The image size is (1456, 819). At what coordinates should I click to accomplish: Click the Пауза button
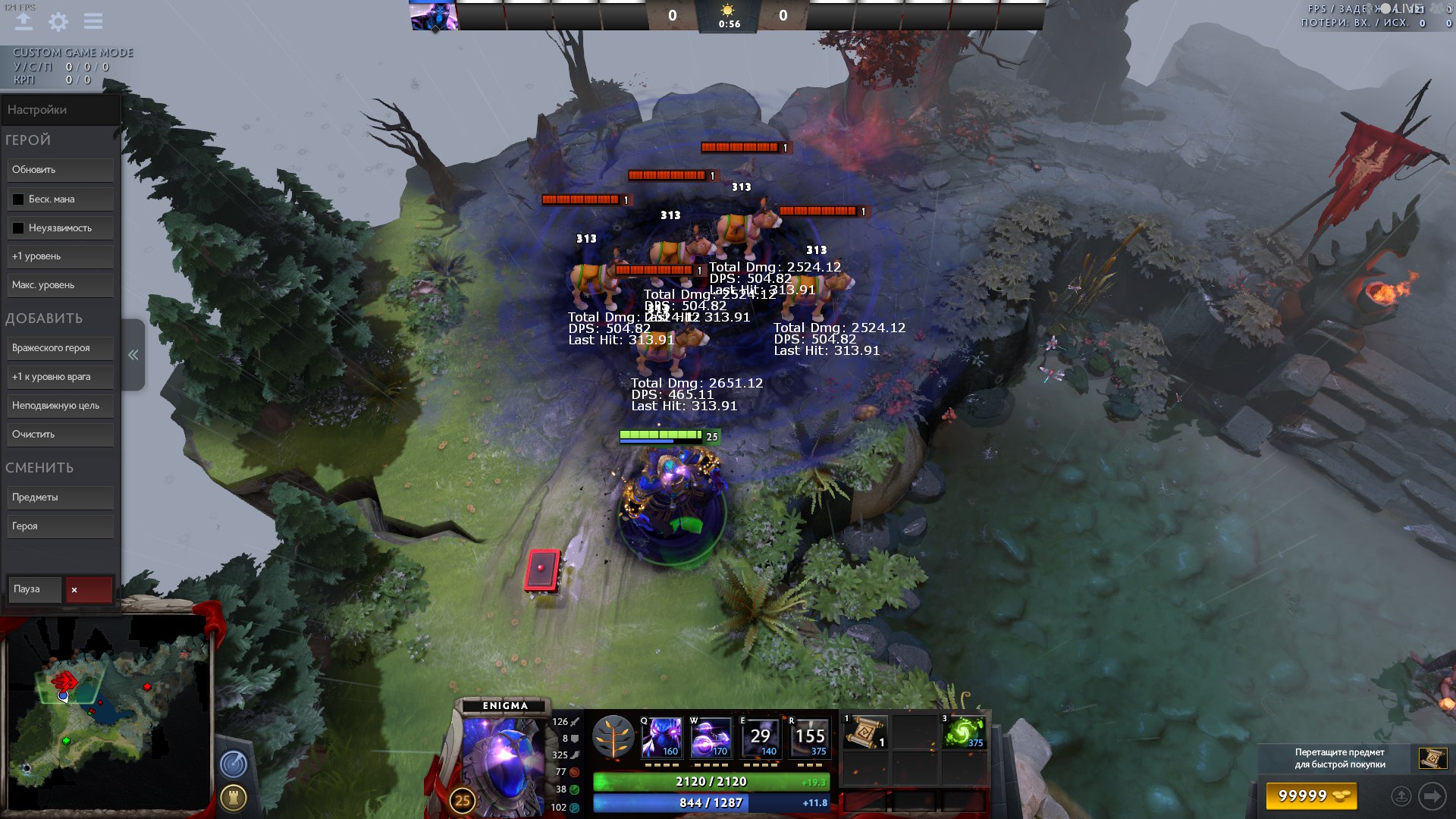click(x=35, y=589)
